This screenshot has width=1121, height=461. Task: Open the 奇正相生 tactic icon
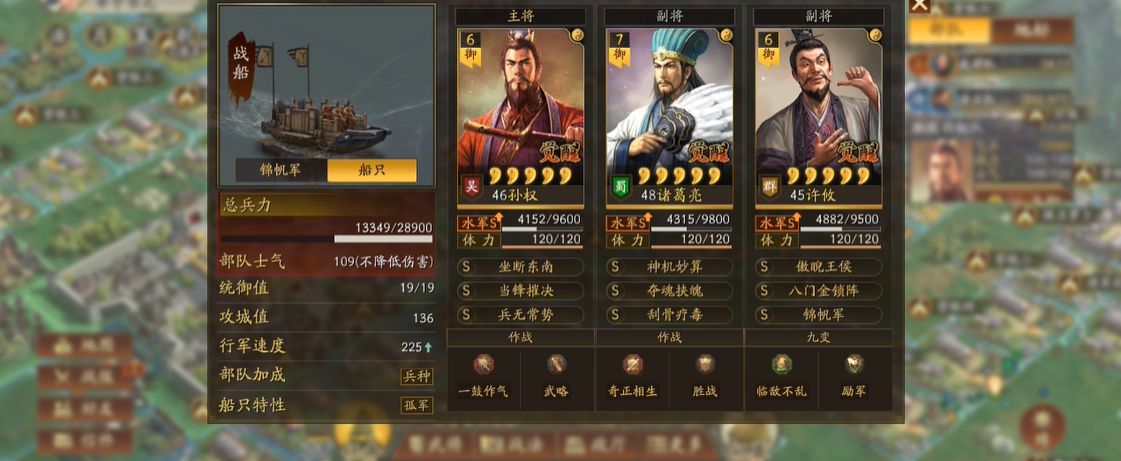(x=632, y=366)
